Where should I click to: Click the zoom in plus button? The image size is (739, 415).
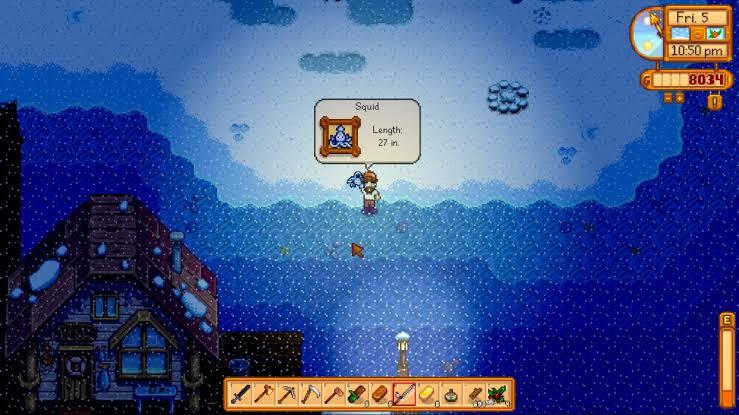[x=678, y=98]
